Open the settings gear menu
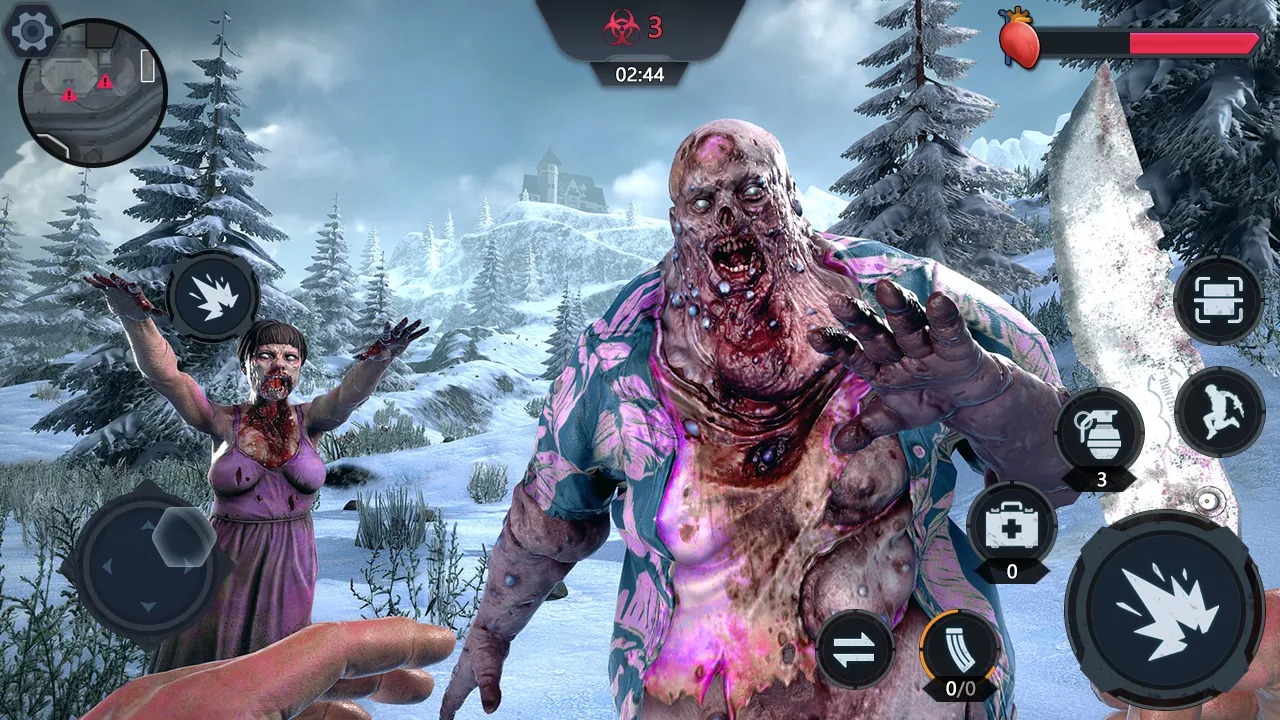The height and width of the screenshot is (720, 1280). coord(31,31)
